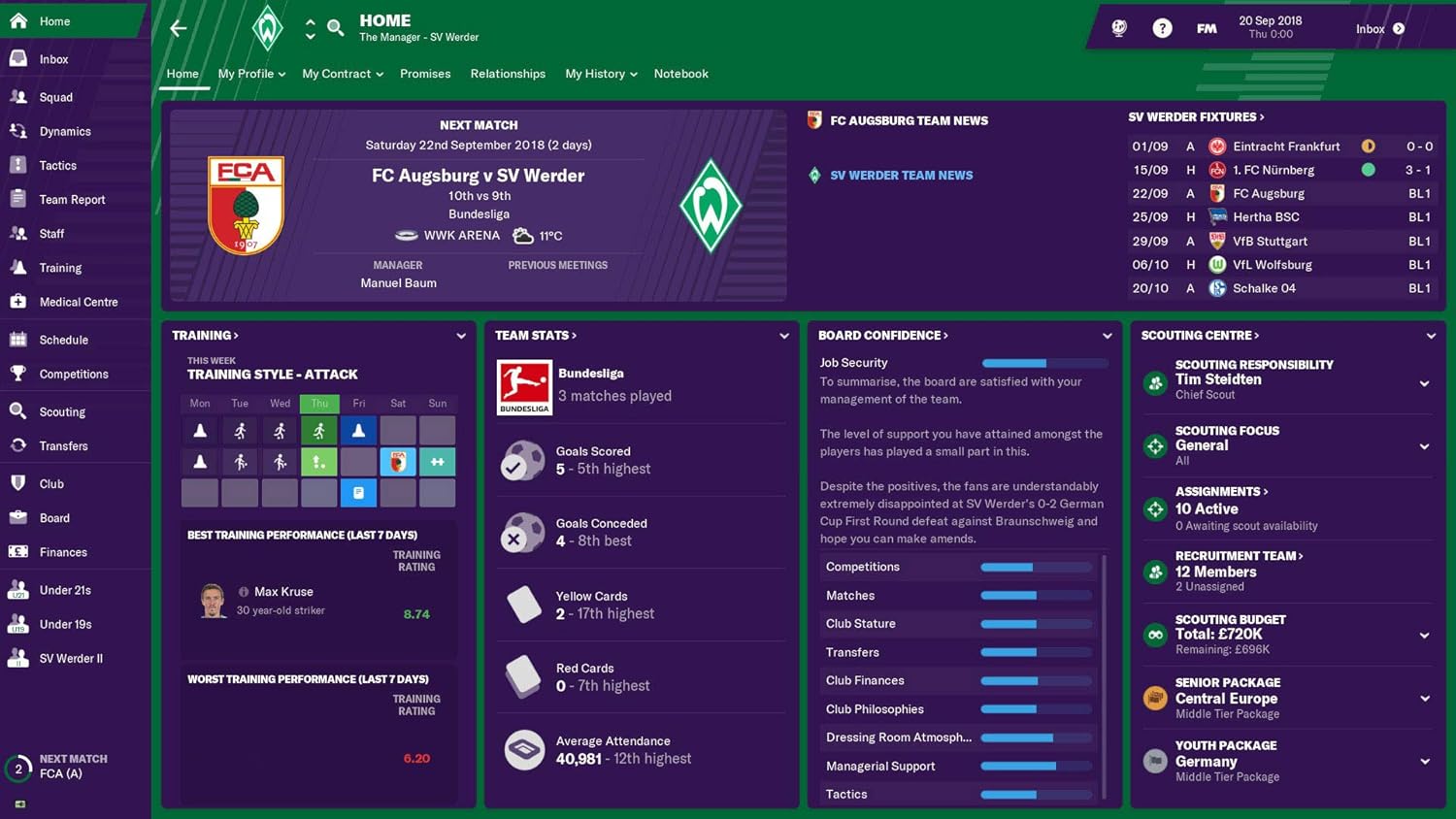Click the help question mark icon

1162,27
